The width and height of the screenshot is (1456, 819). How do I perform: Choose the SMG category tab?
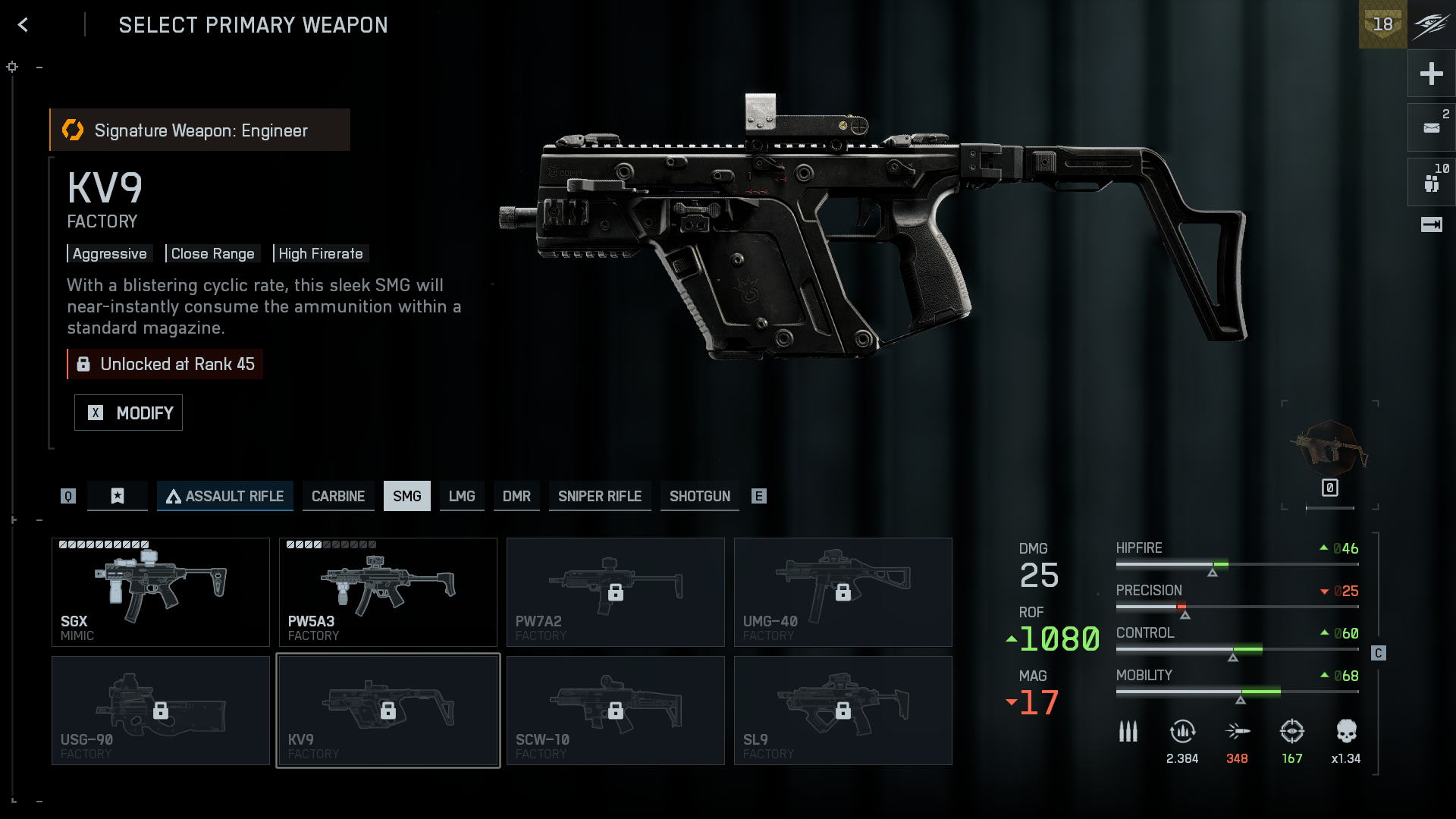[407, 496]
